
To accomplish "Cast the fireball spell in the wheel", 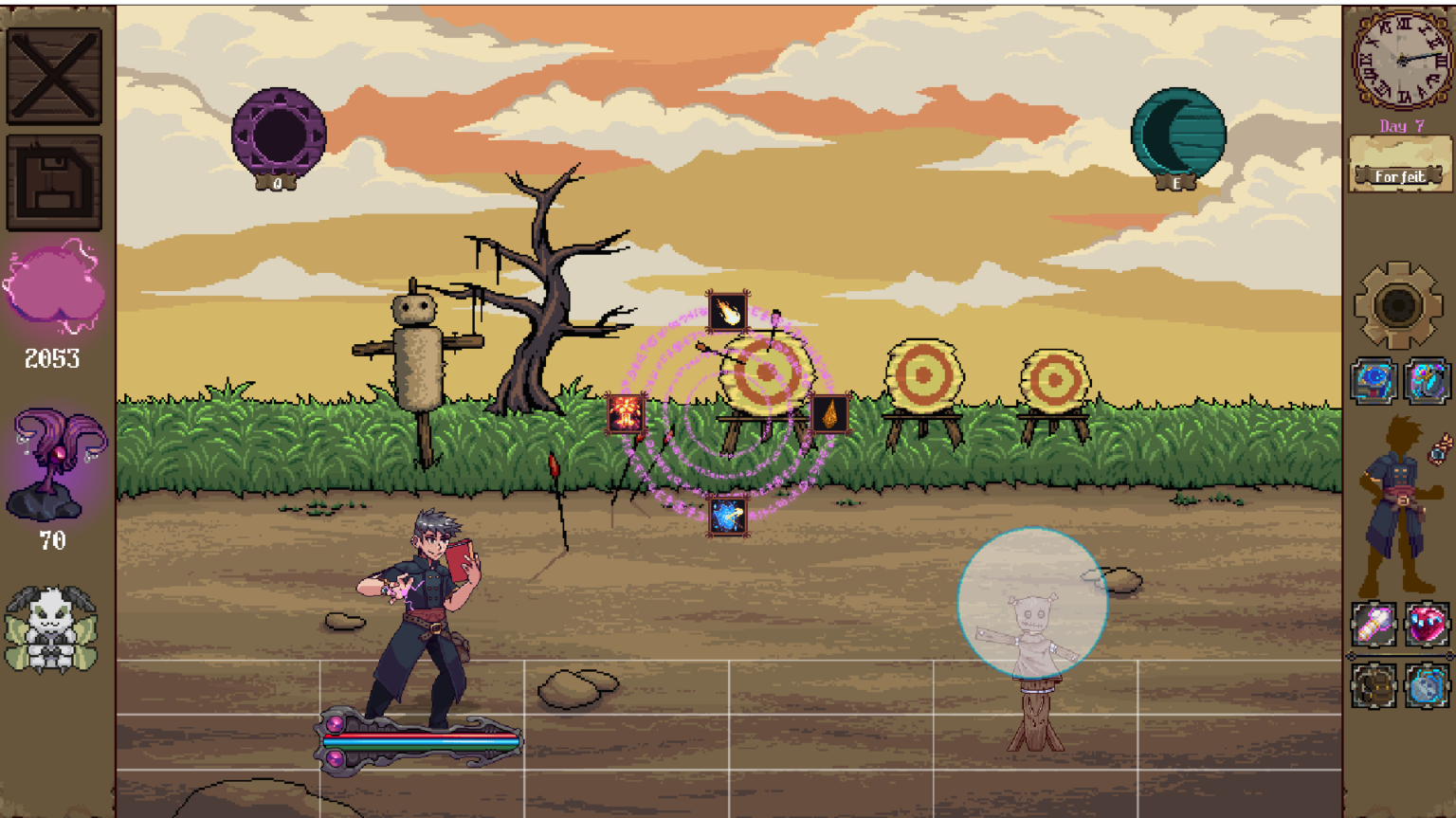I will tap(727, 312).
